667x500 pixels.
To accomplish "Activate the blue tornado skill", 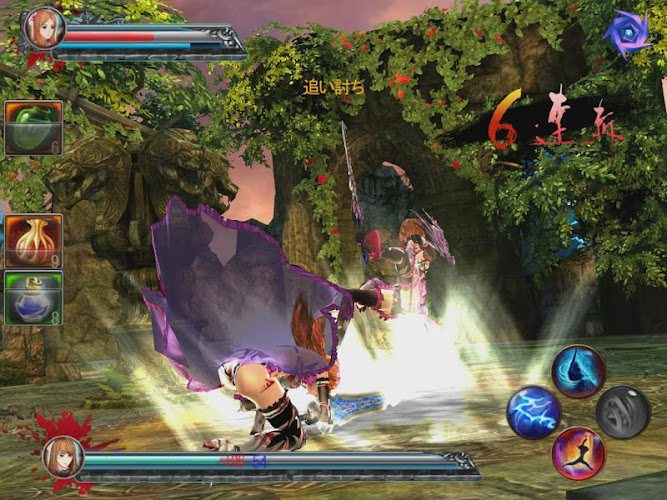I will coord(578,371).
